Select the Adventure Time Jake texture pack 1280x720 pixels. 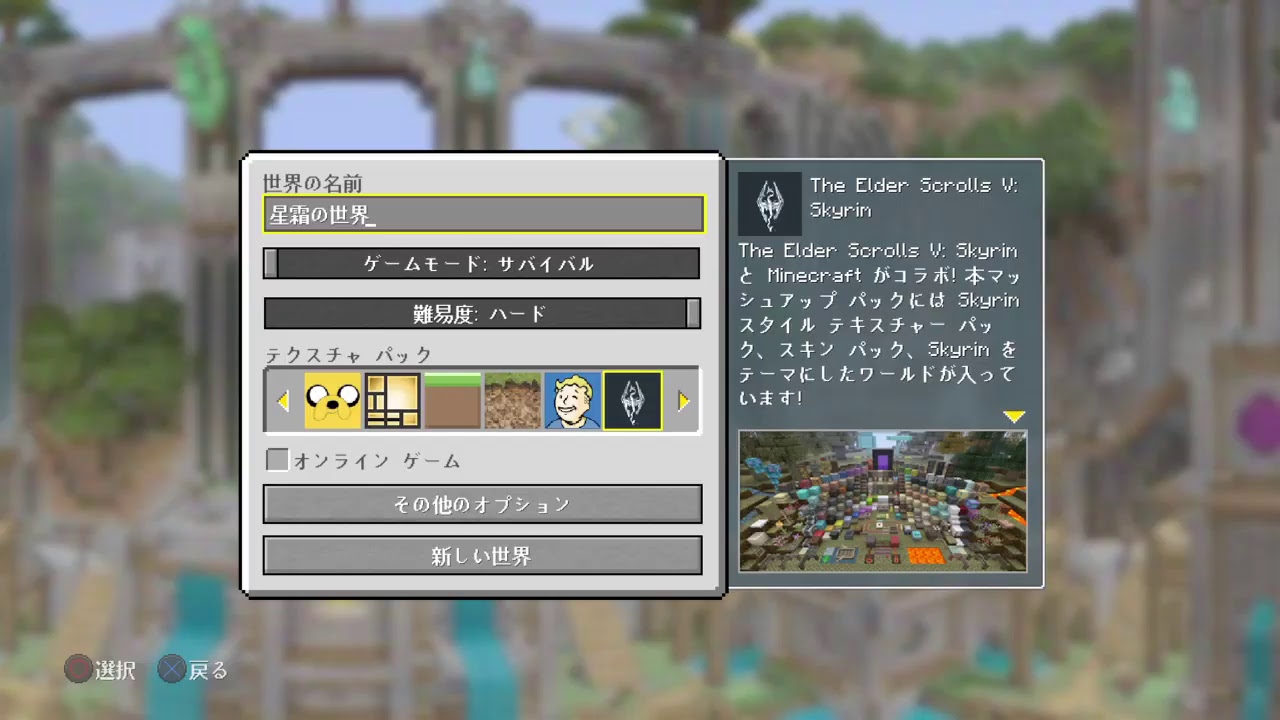332,400
